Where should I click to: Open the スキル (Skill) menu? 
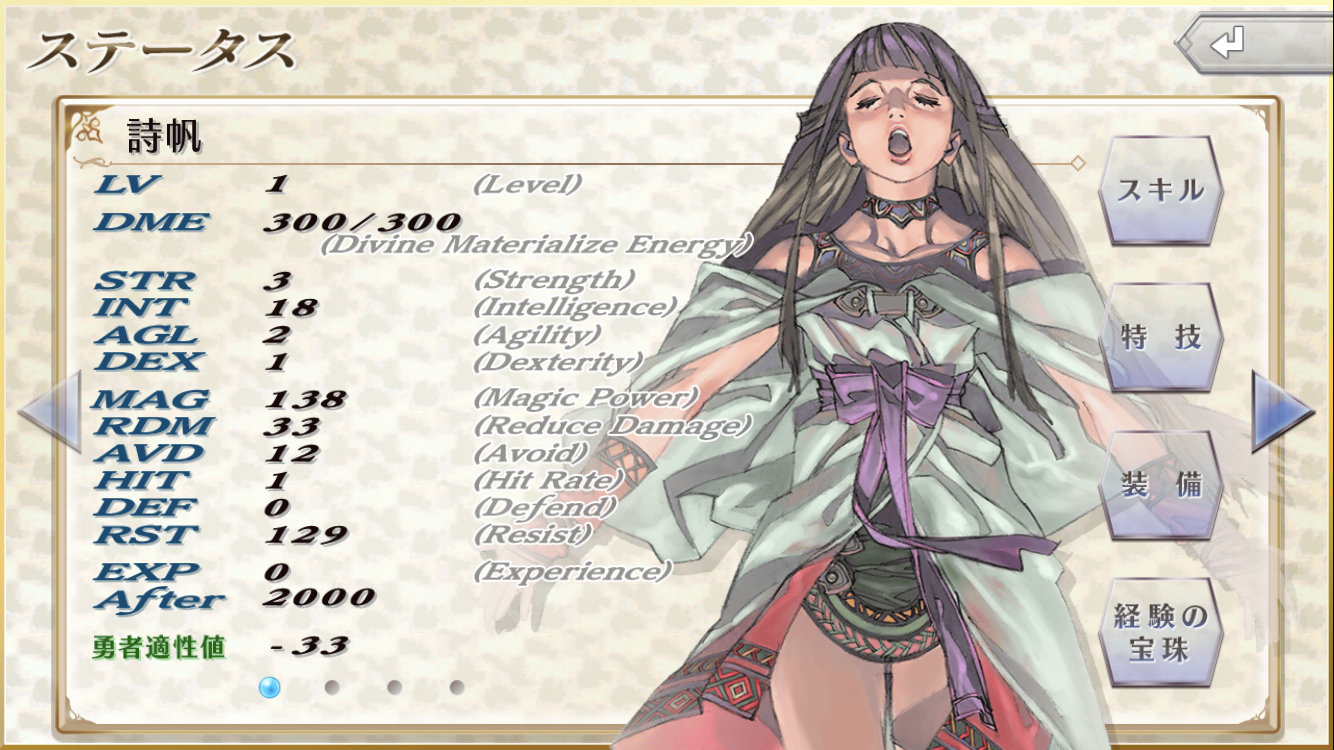point(1160,190)
